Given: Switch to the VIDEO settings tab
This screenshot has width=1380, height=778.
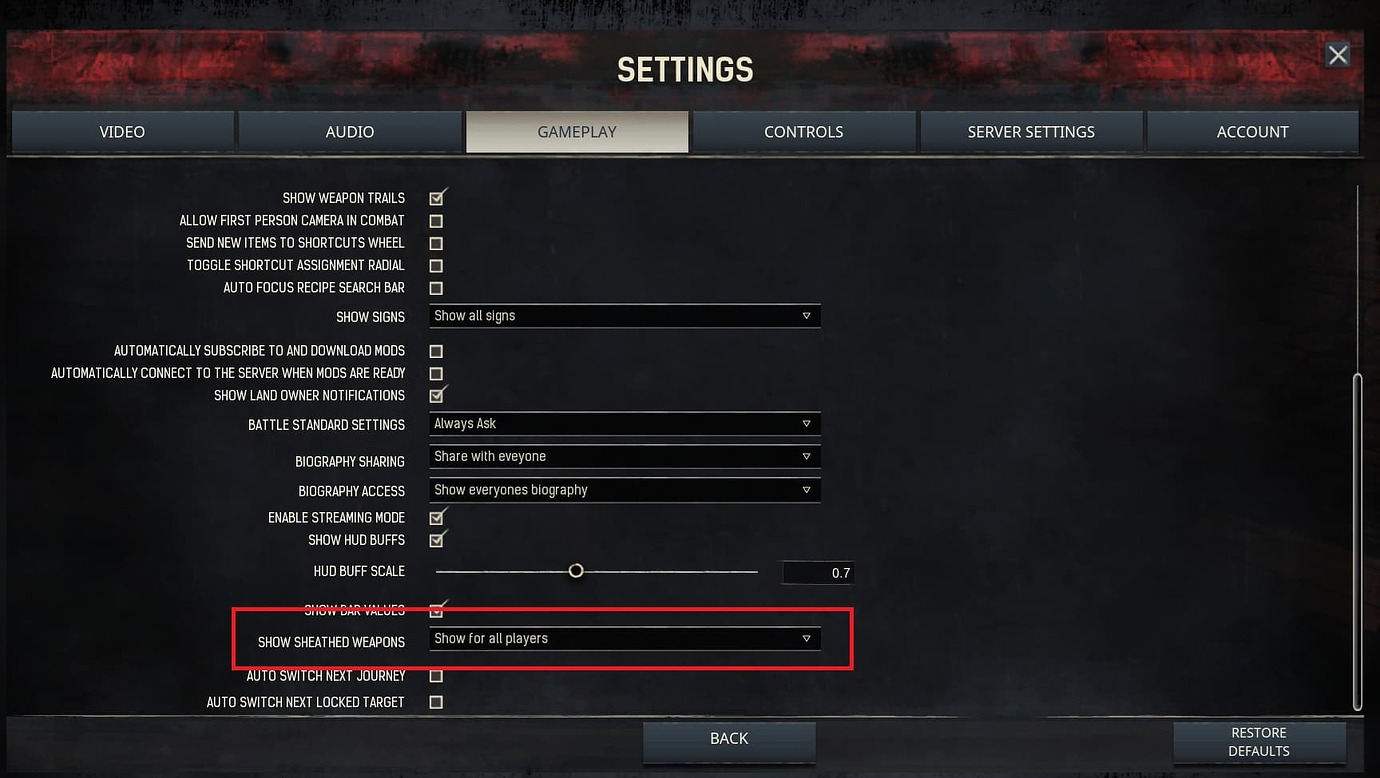Looking at the screenshot, I should point(122,131).
